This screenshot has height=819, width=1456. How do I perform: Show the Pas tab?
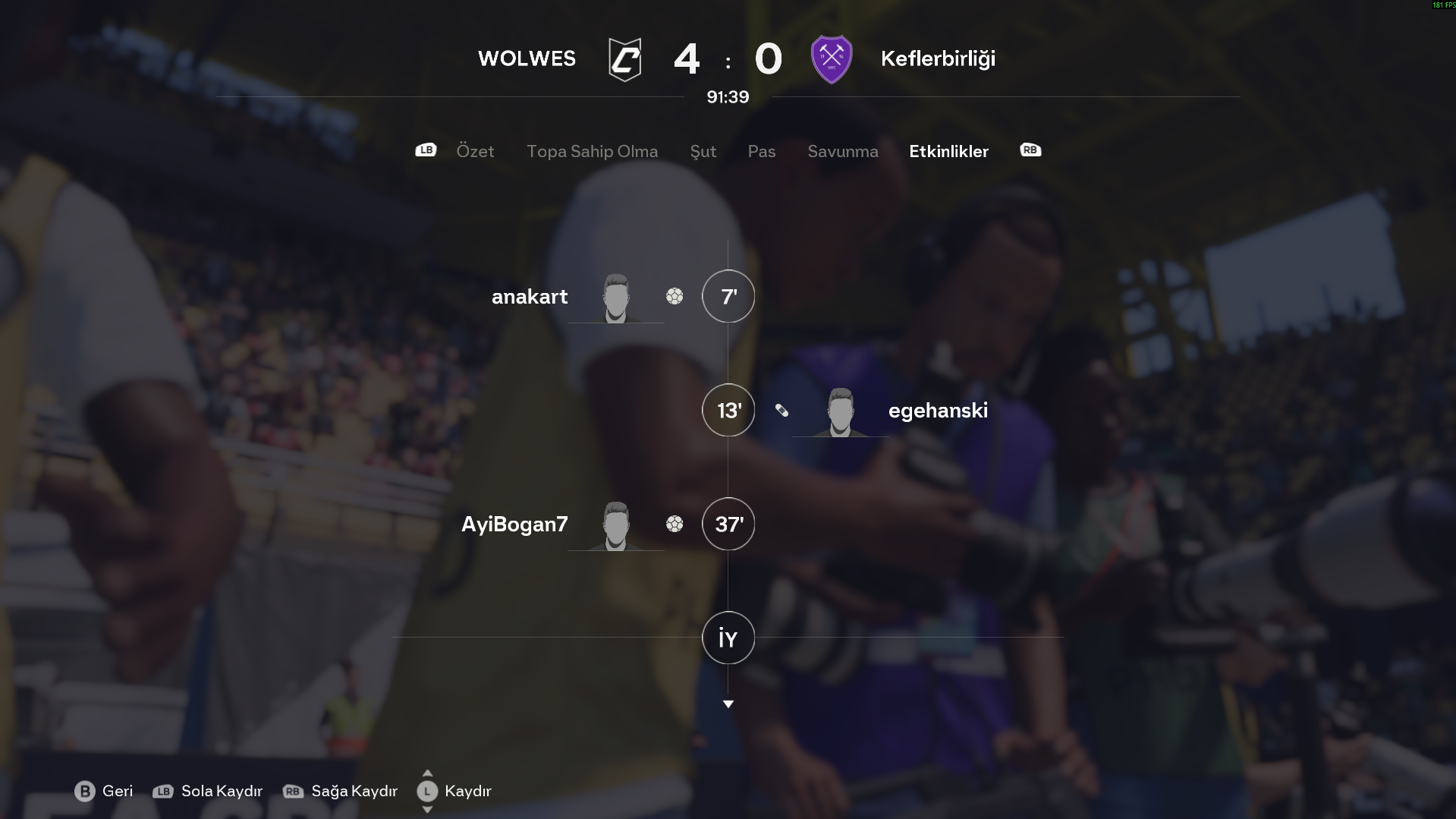click(761, 151)
